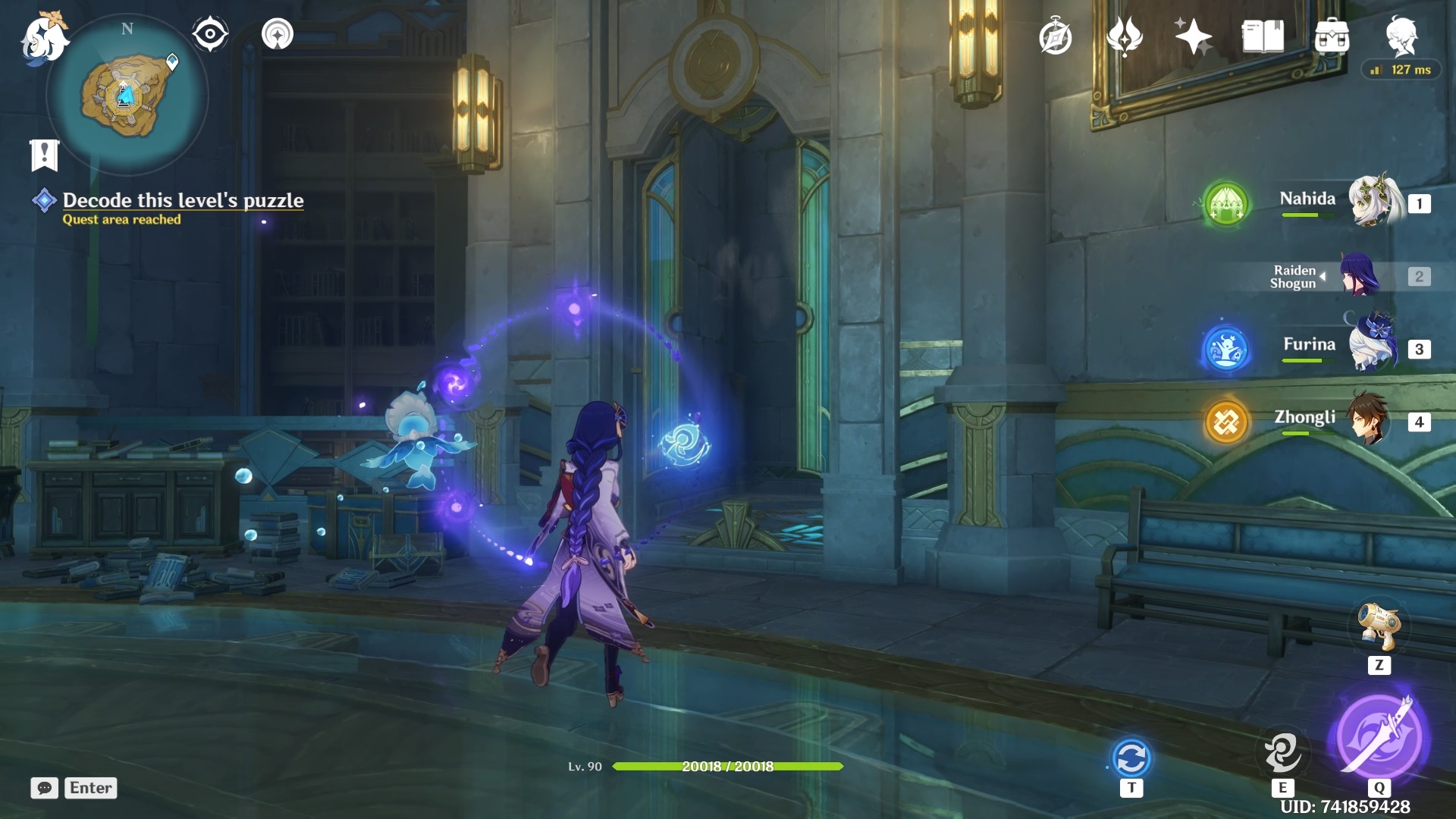Open the book-shaped handbook icon
The width and height of the screenshot is (1456, 819).
click(x=1263, y=36)
